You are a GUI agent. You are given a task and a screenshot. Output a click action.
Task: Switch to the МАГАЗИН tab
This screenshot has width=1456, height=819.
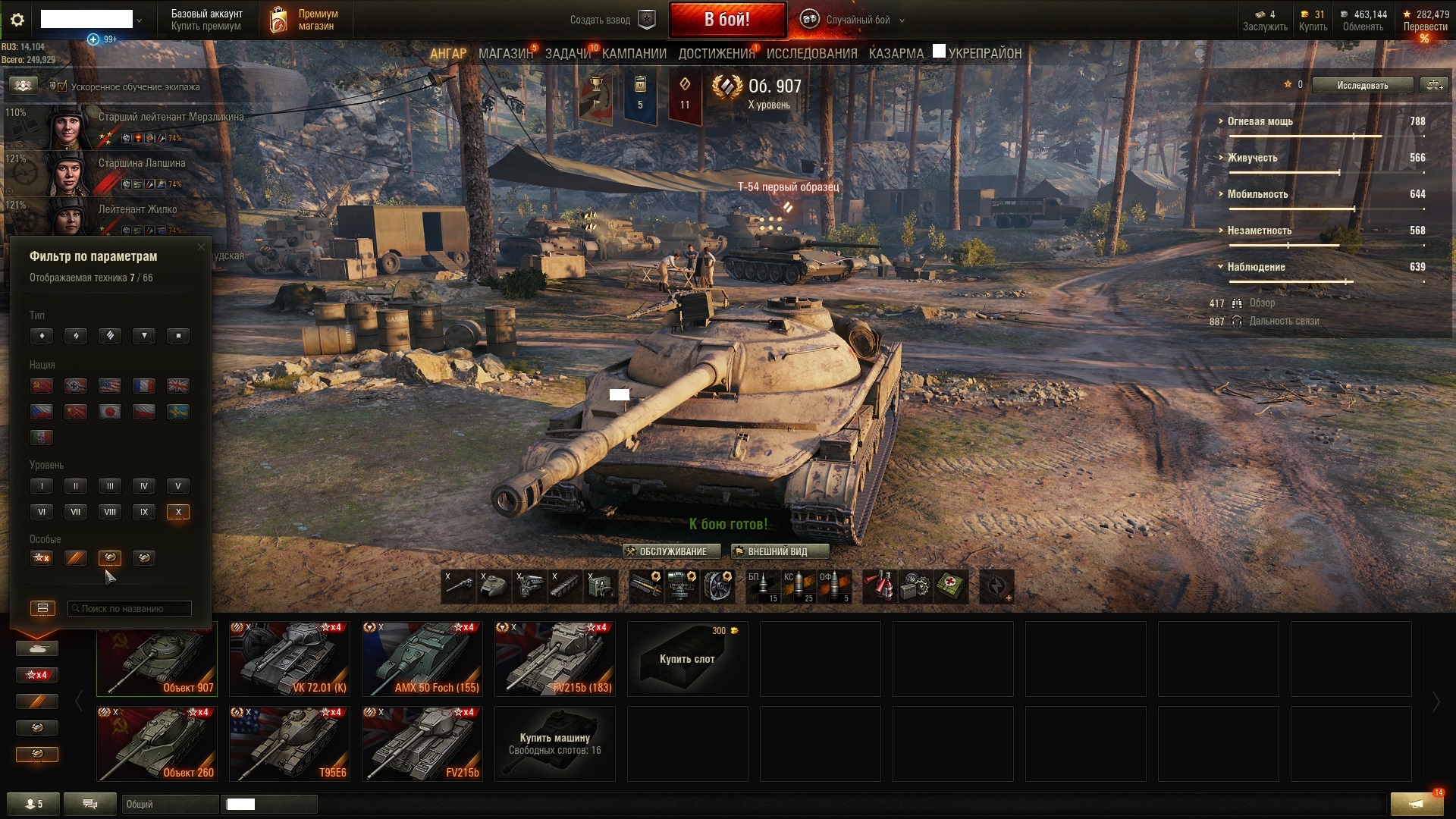[x=505, y=54]
